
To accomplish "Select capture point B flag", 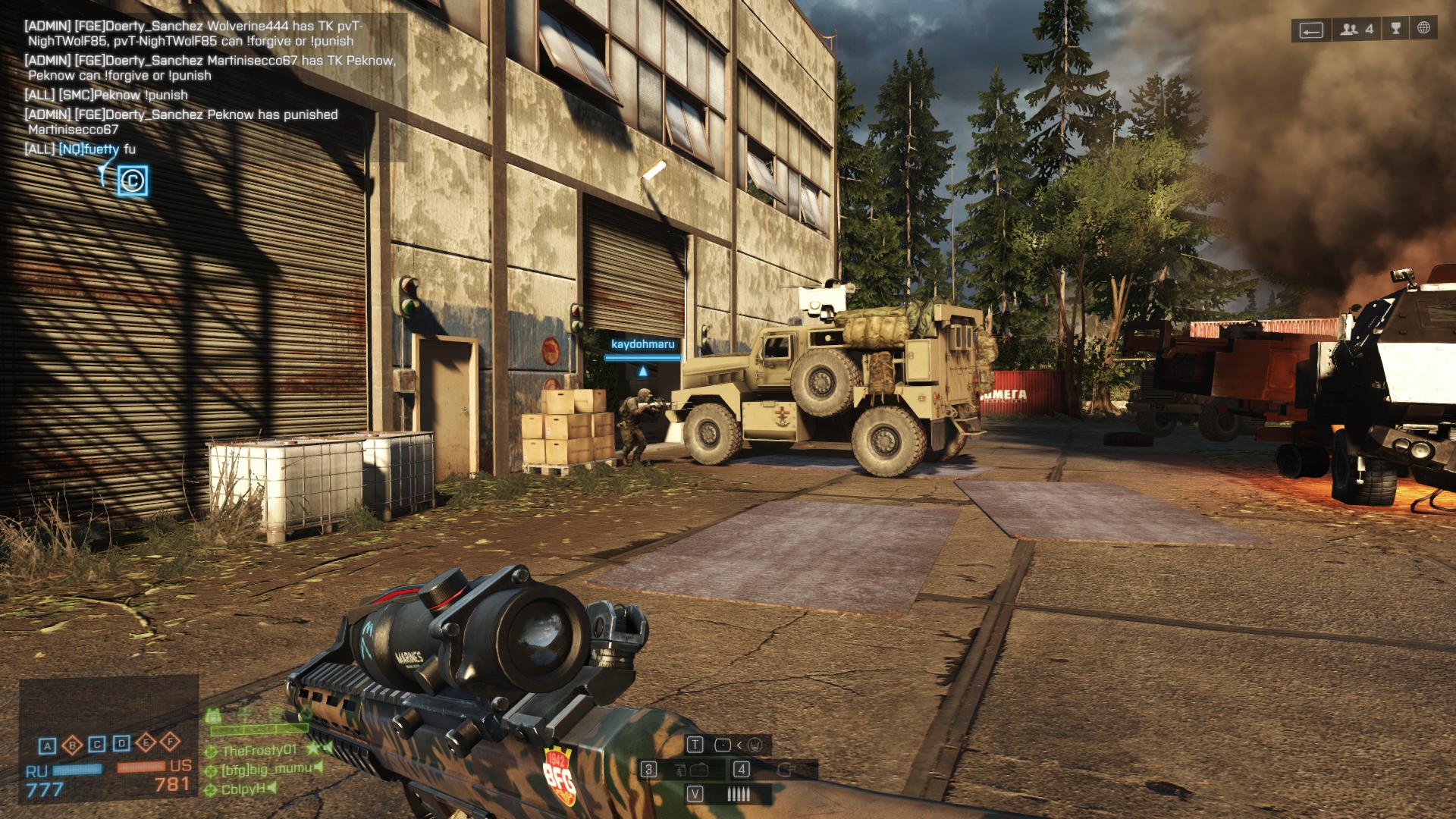I will click(x=73, y=745).
